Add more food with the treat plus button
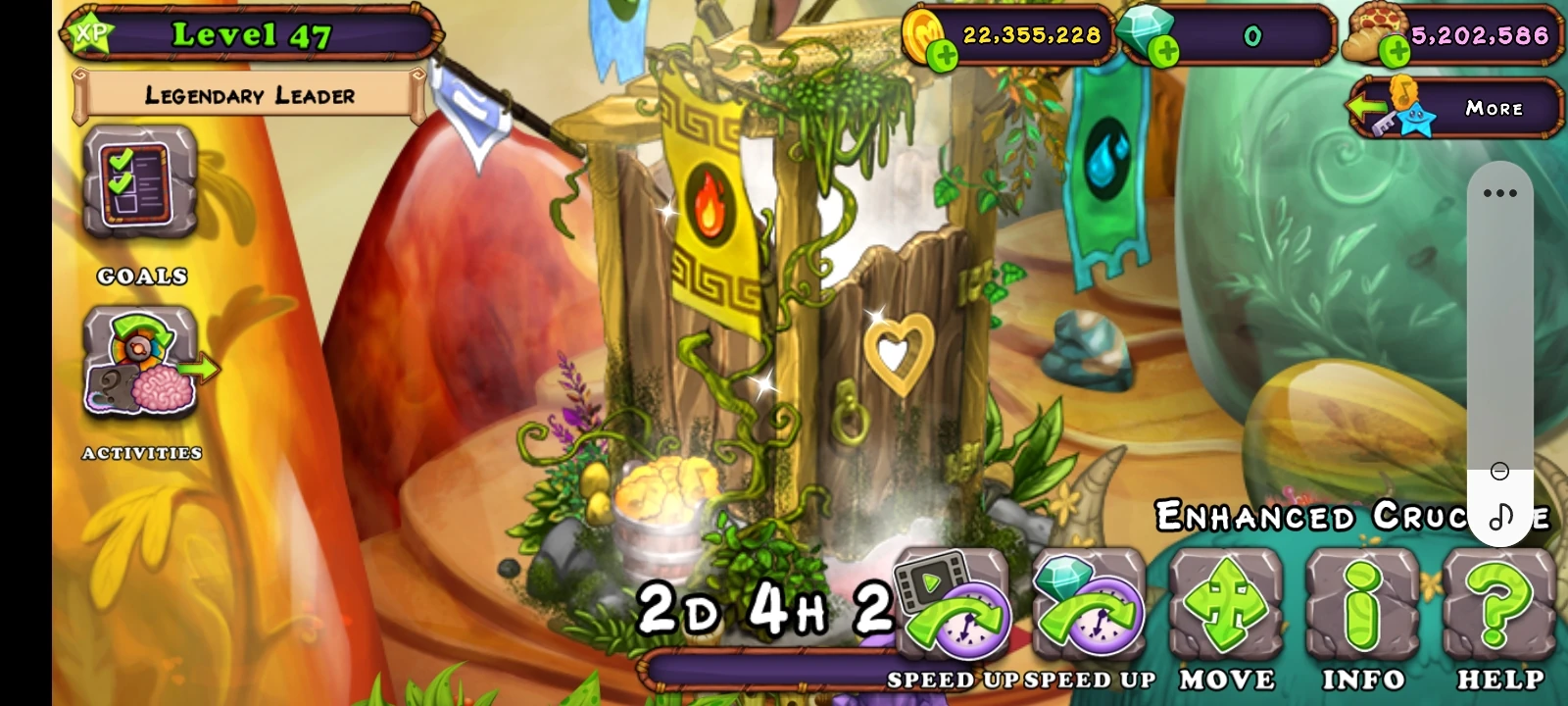 1396,46
